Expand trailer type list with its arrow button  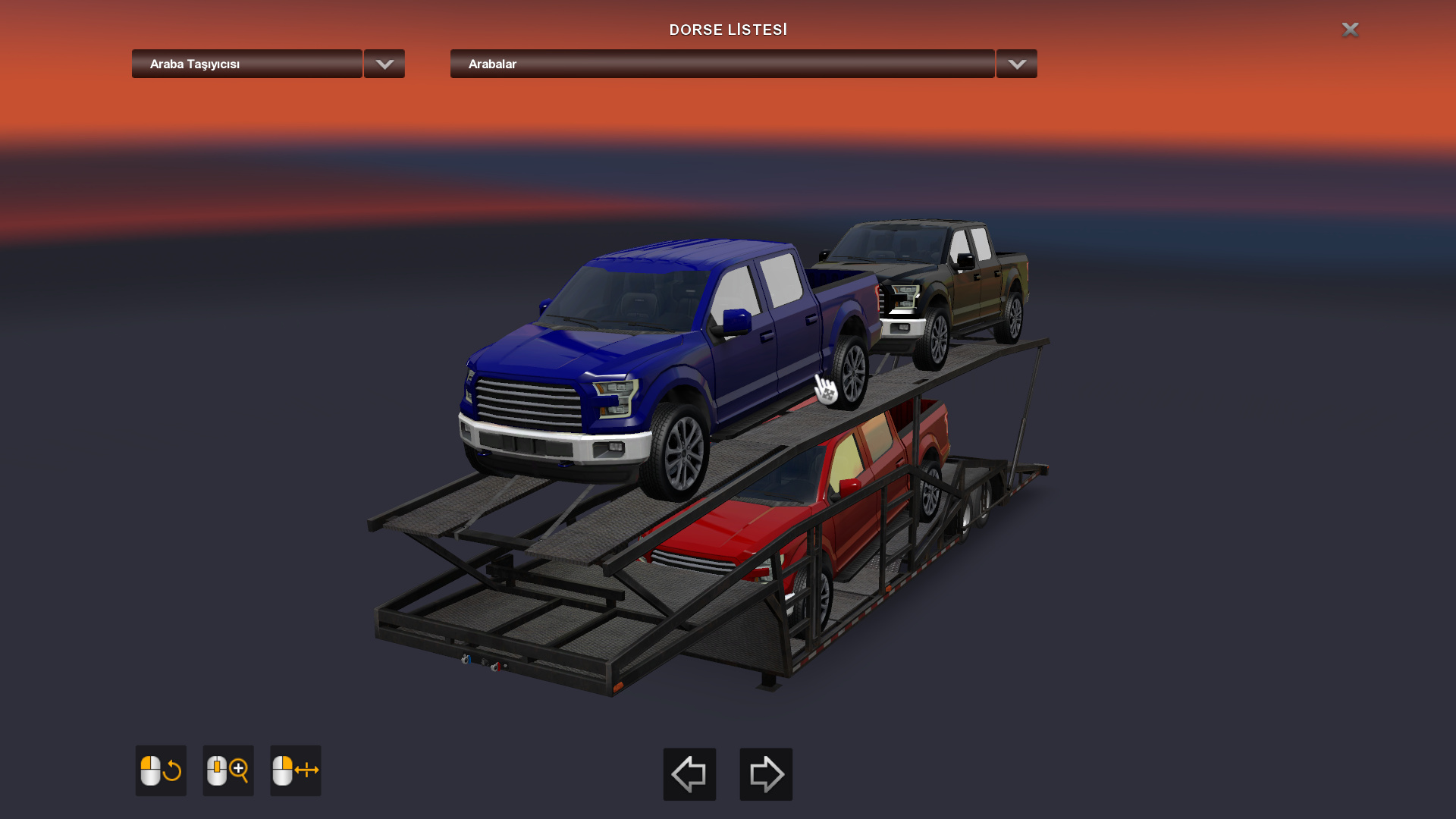click(384, 64)
